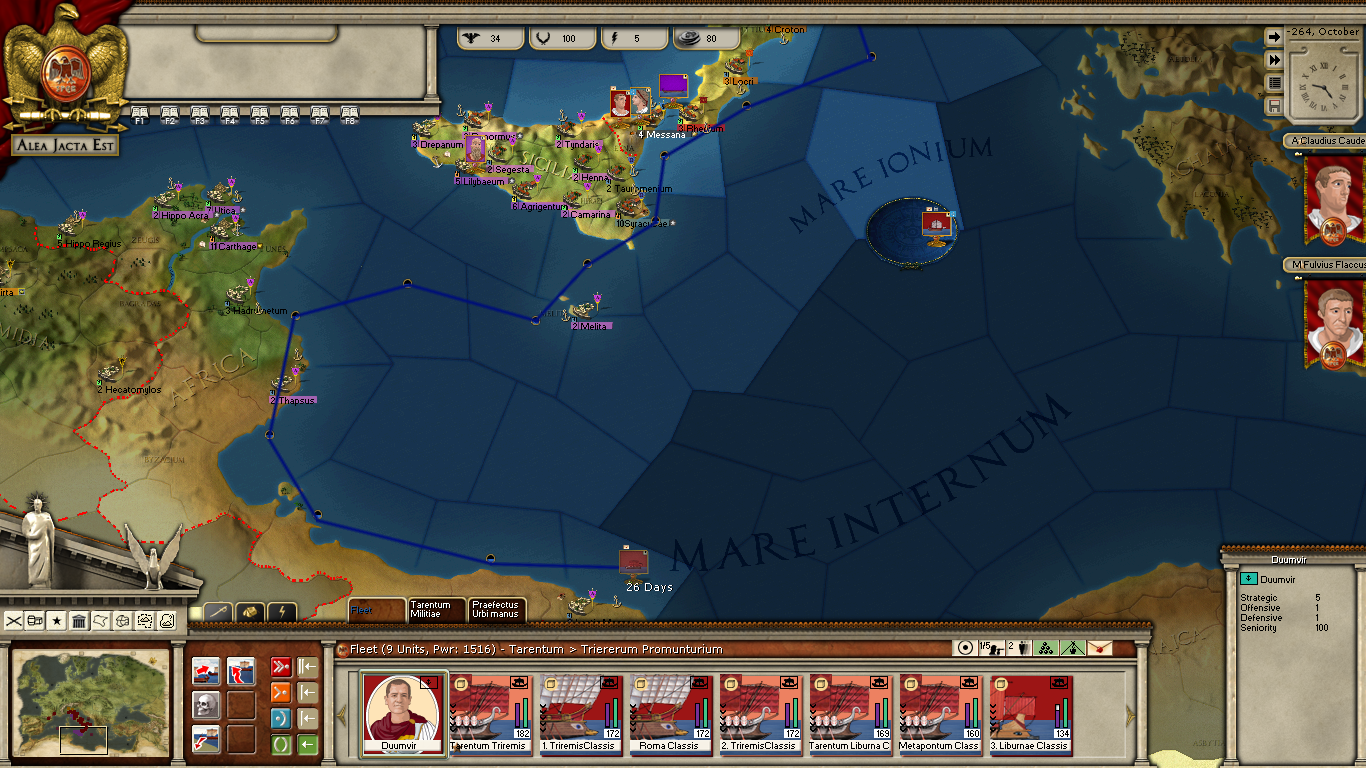Image resolution: width=1366 pixels, height=768 pixels.
Task: Choose the Tarentum Triremis ship card
Action: (x=490, y=712)
